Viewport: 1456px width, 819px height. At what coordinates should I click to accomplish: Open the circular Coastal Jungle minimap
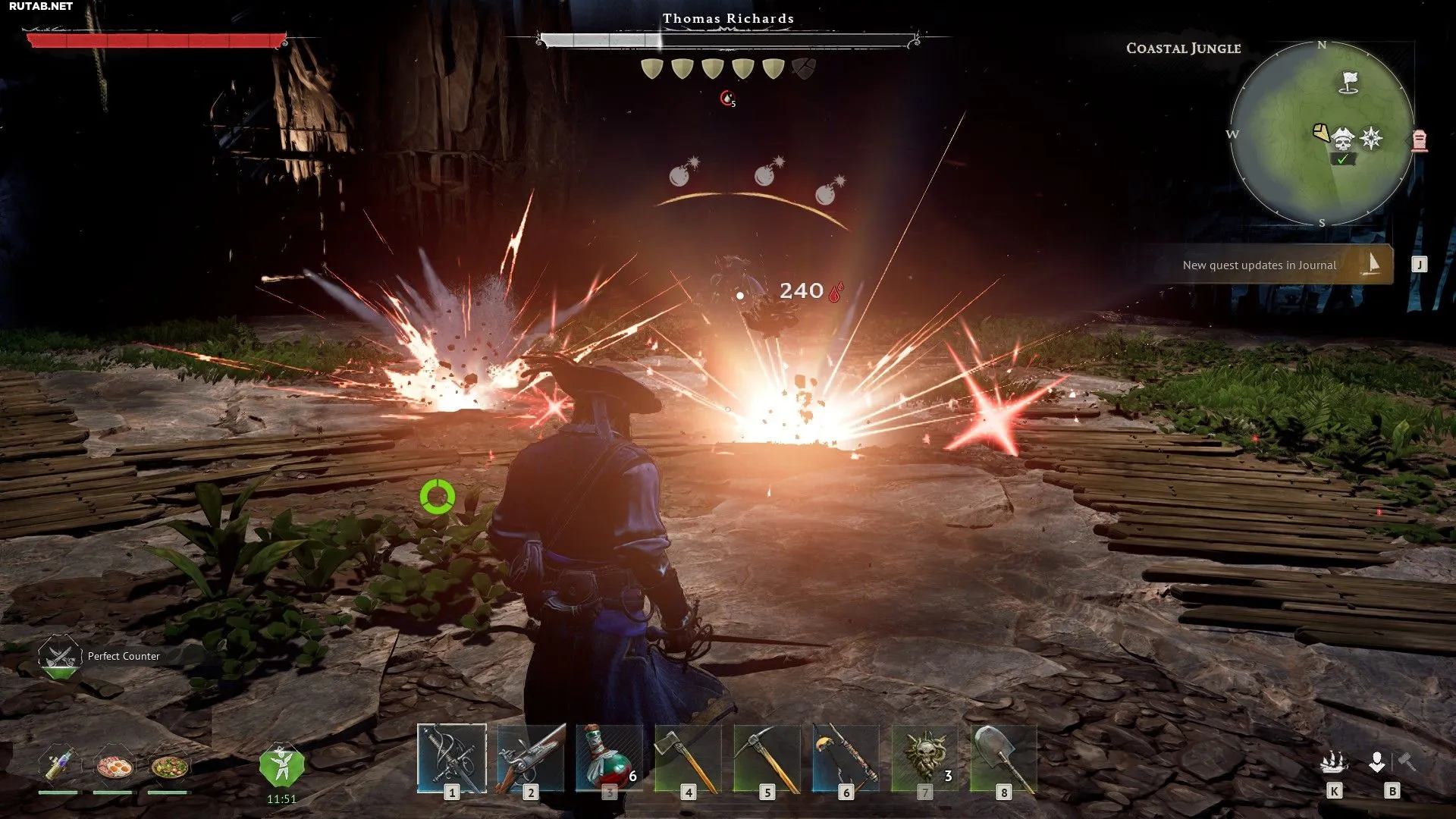1321,133
